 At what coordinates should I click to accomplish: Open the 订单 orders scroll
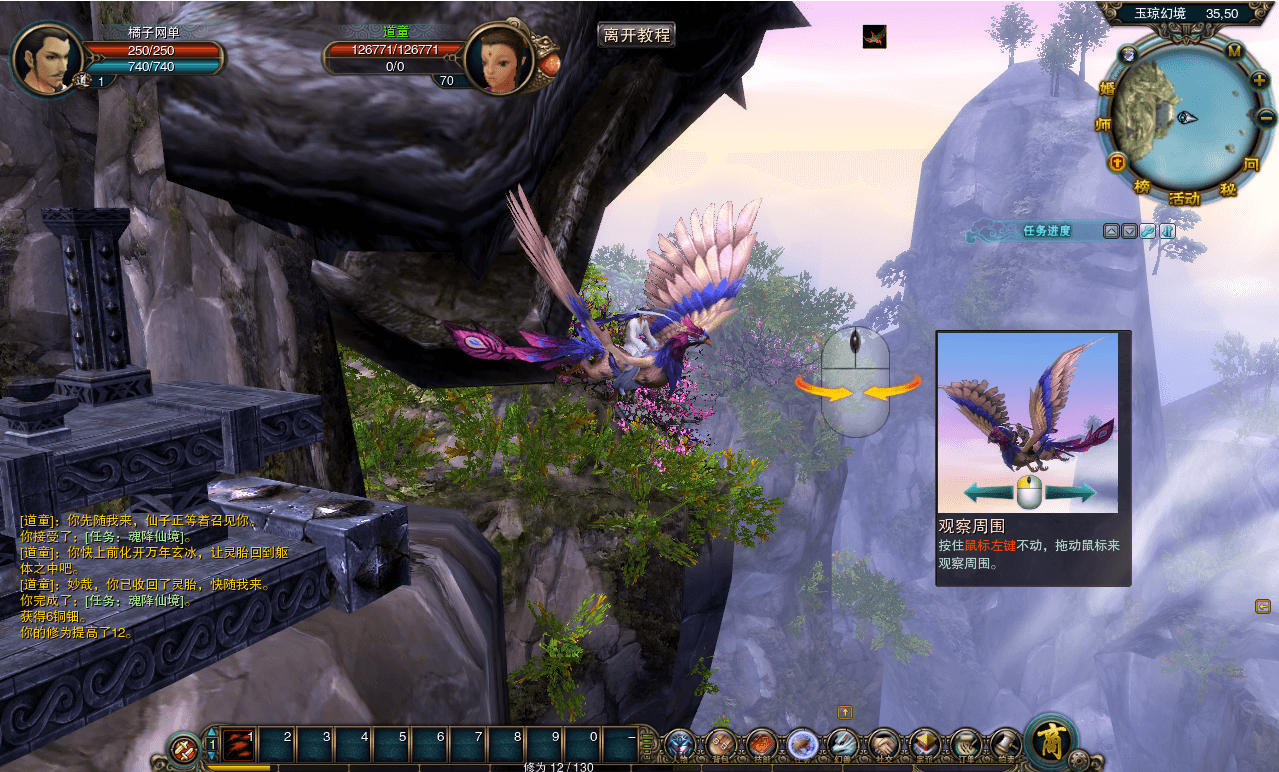[x=965, y=744]
